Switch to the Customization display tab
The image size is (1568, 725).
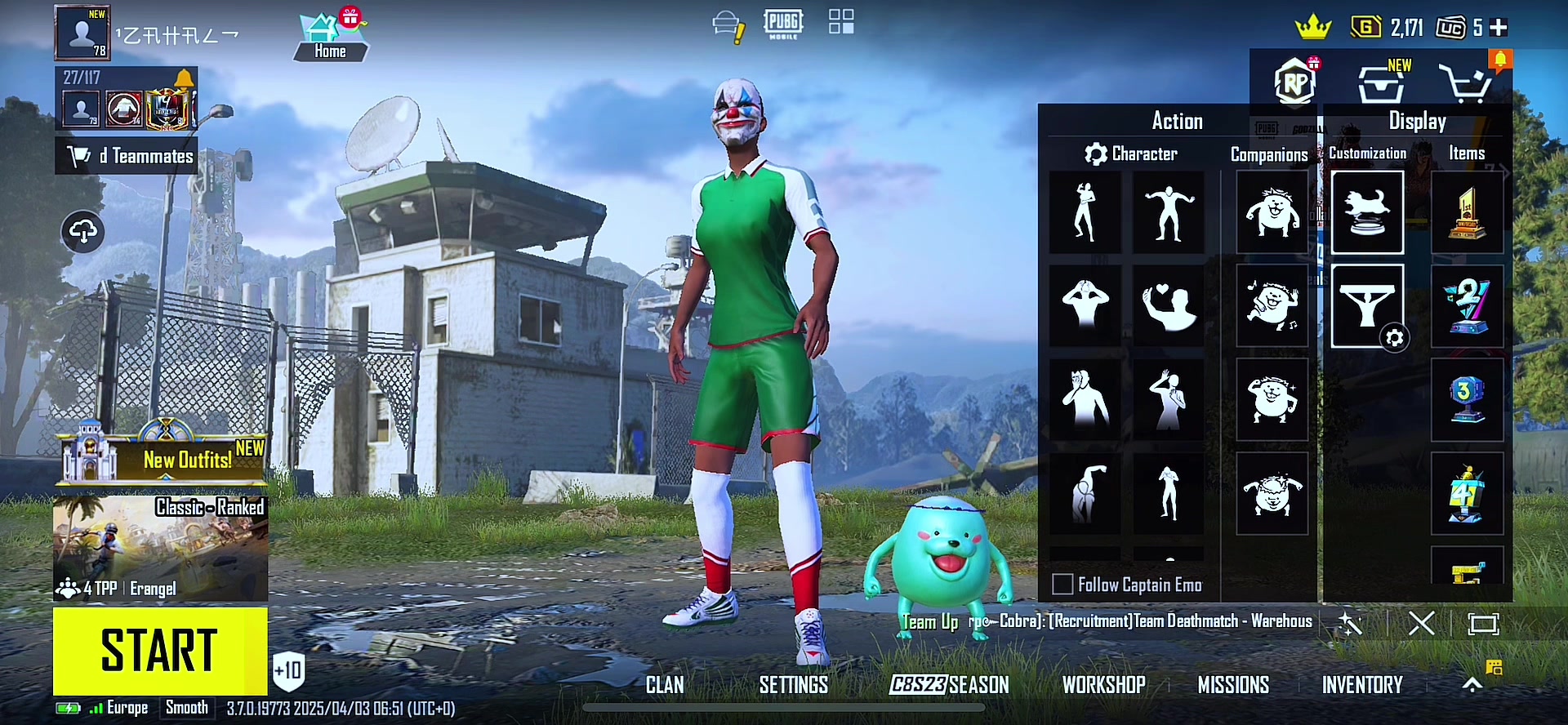click(x=1367, y=153)
